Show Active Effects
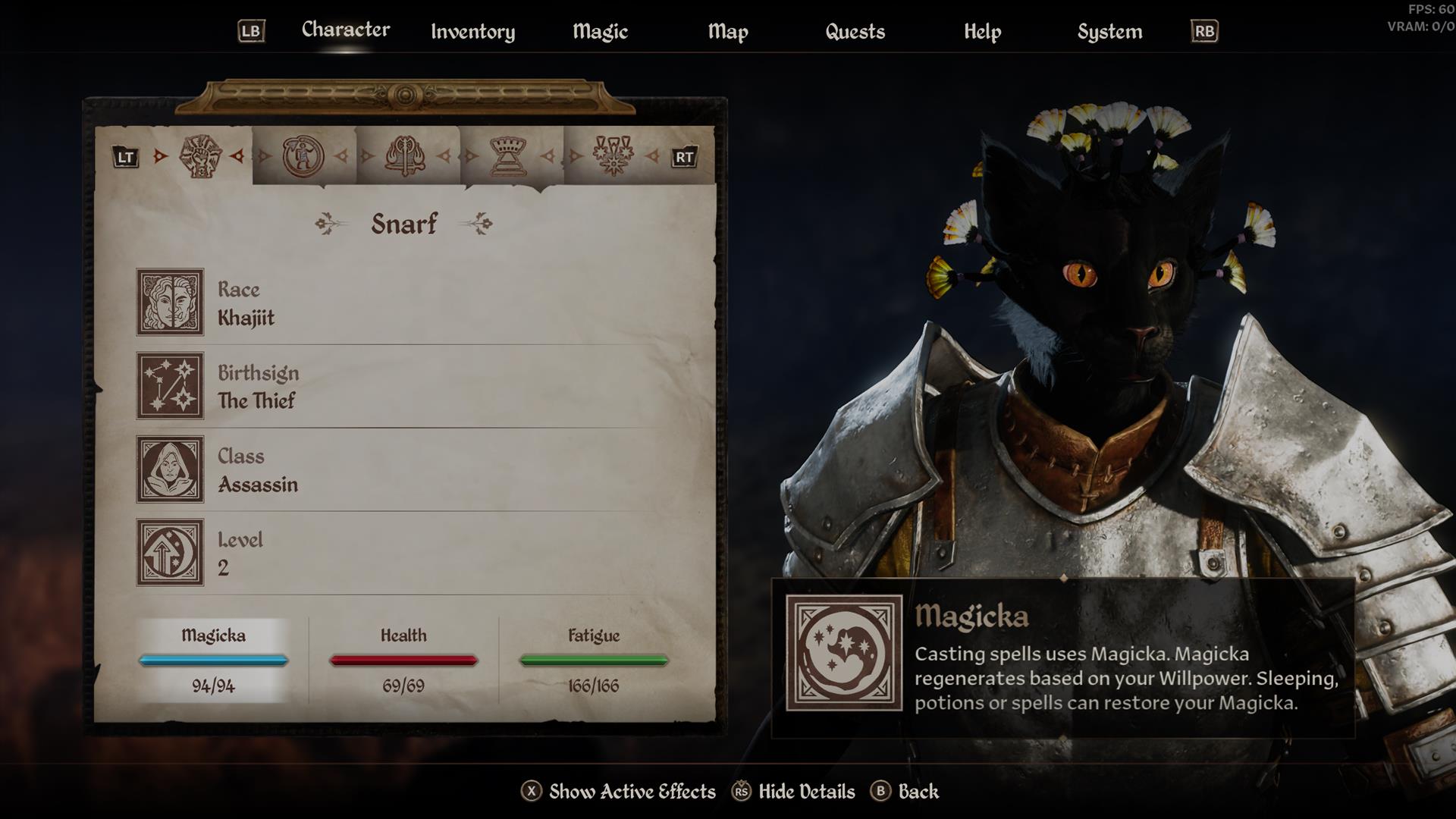The image size is (1456, 819). [x=618, y=792]
